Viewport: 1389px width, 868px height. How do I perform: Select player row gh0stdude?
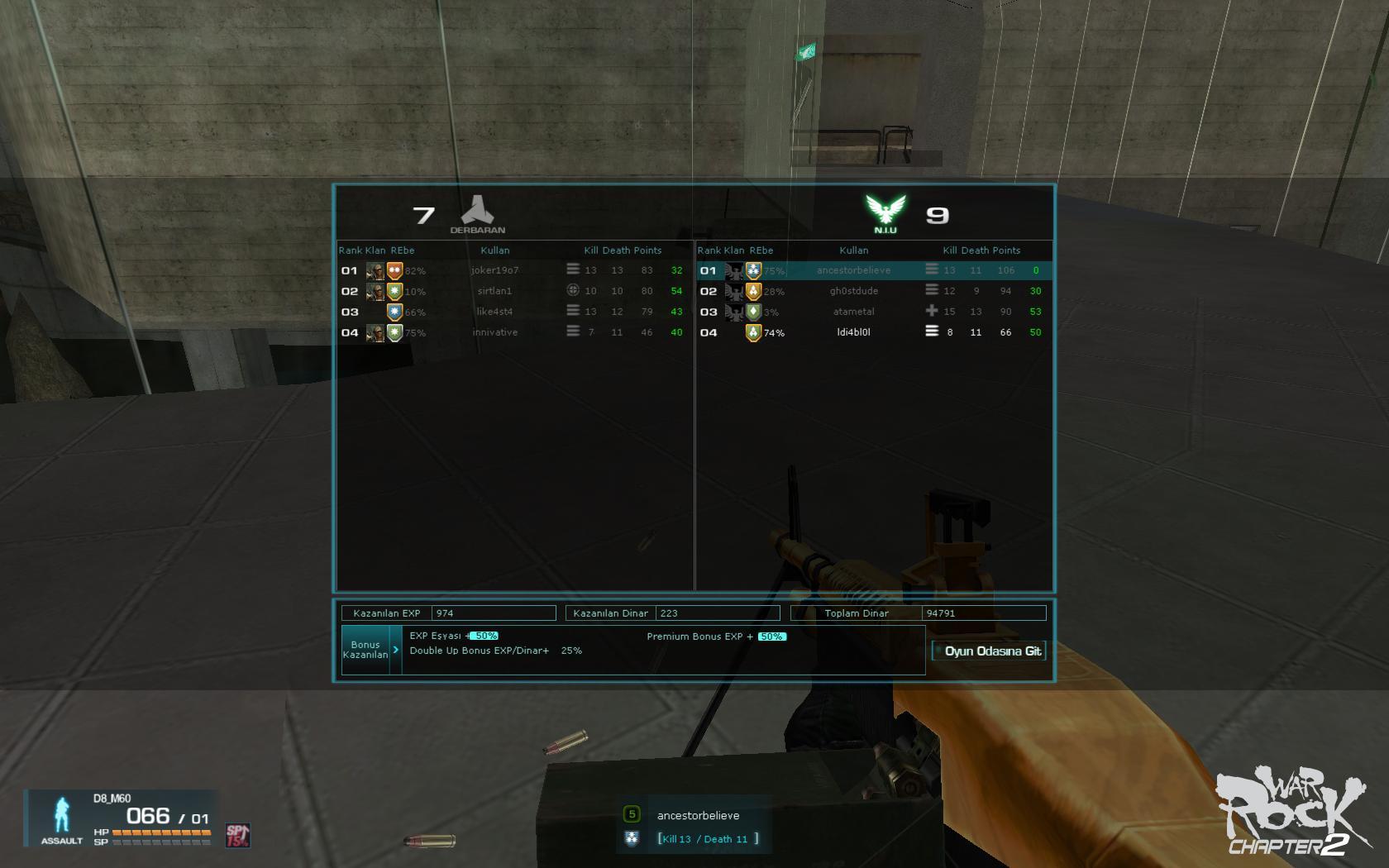(x=853, y=291)
